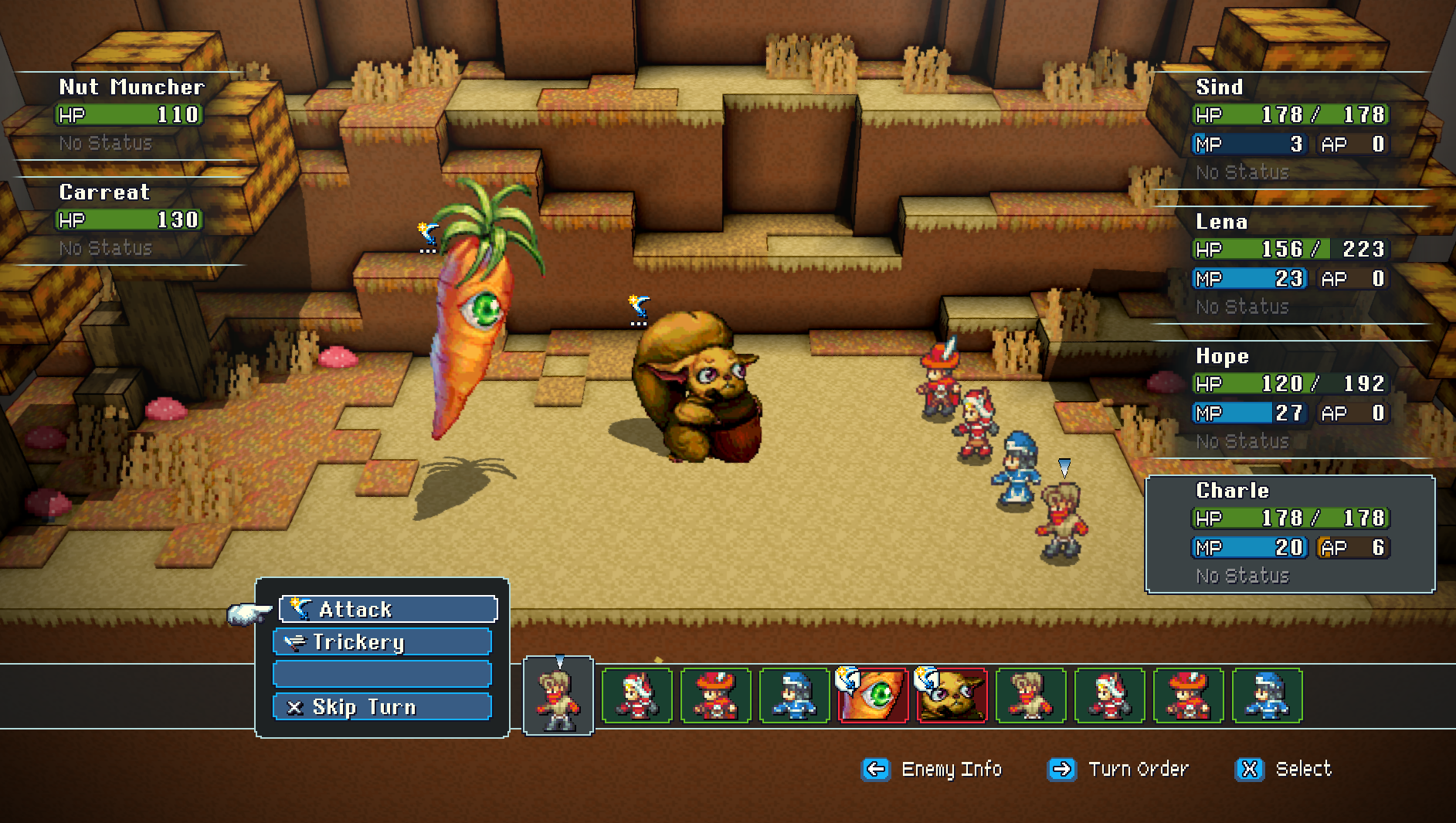Select the highlighted Charle status panel
1456x823 pixels.
point(1290,534)
